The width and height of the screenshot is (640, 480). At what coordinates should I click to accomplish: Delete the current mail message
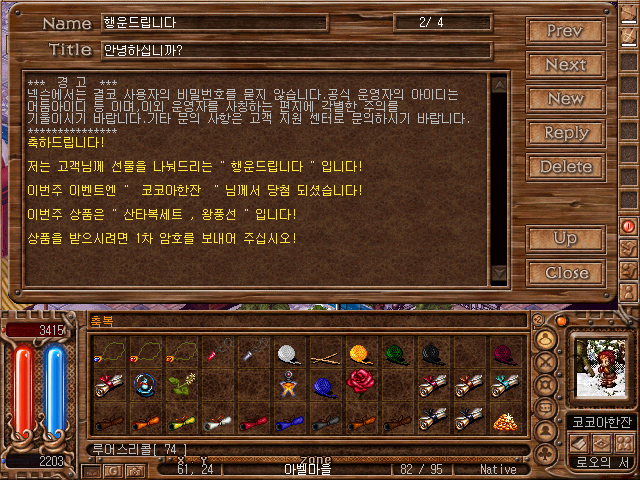(565, 167)
